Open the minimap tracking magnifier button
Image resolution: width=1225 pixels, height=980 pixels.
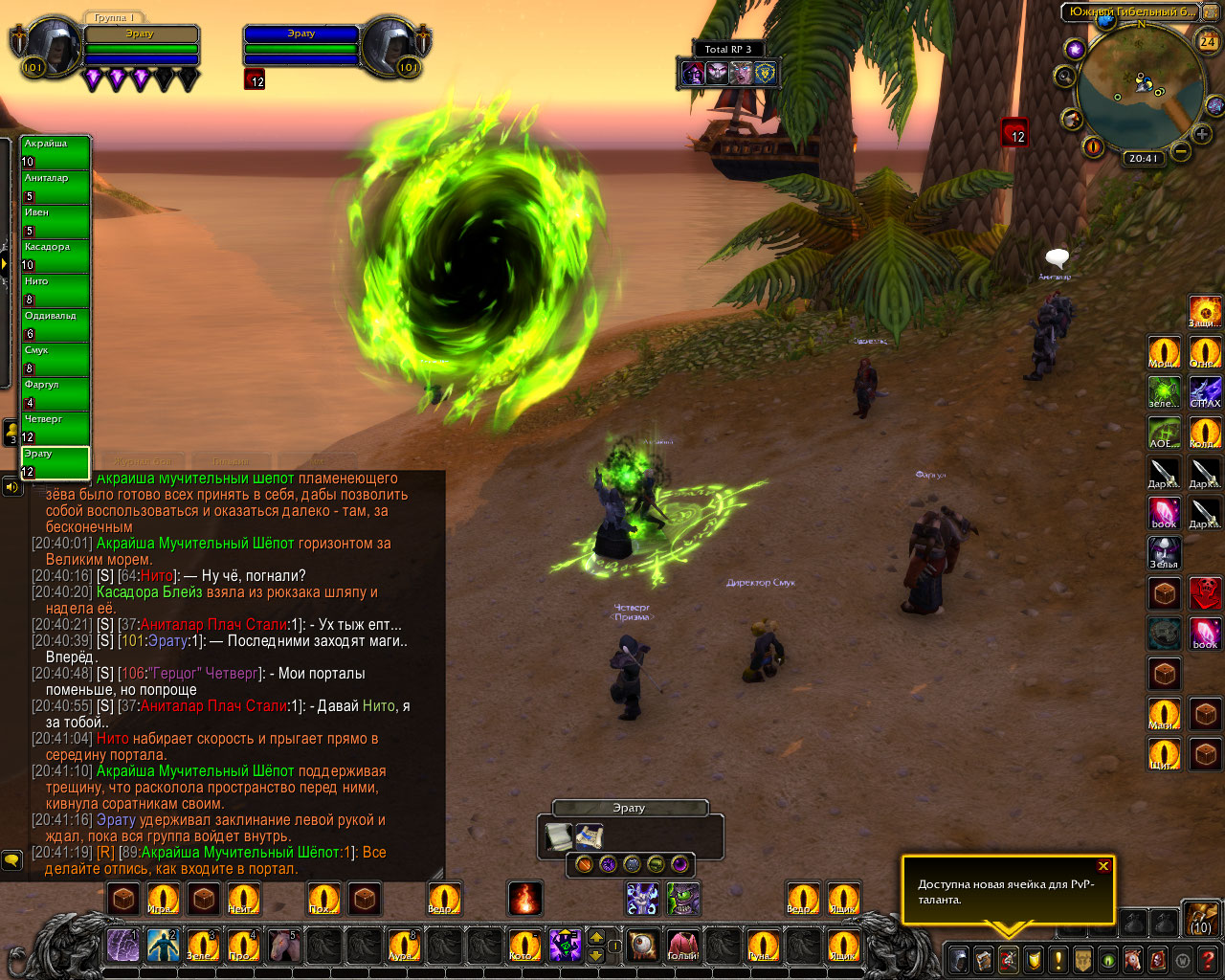pyautogui.click(x=1064, y=76)
